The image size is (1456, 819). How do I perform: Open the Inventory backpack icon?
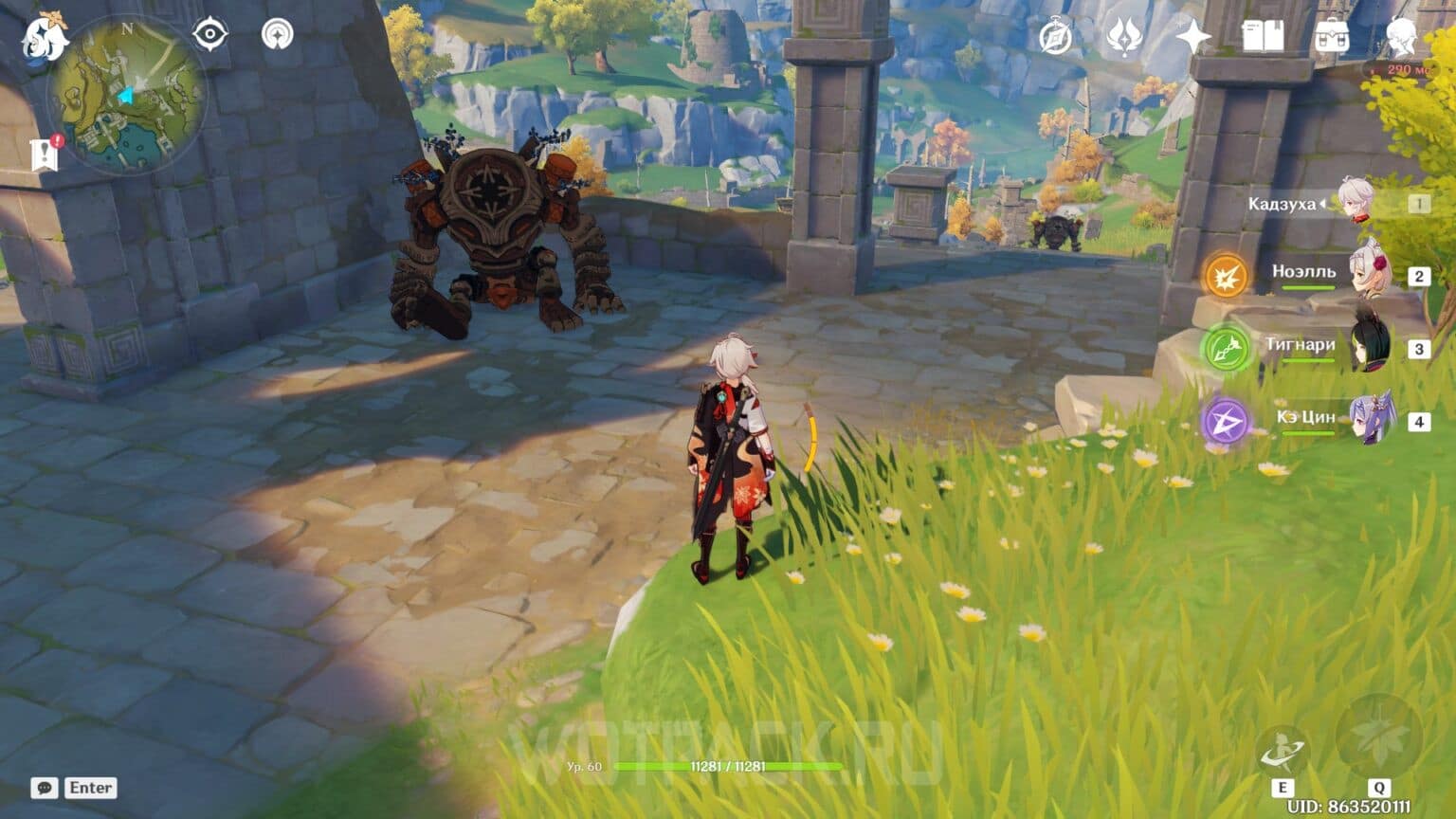tap(1332, 35)
